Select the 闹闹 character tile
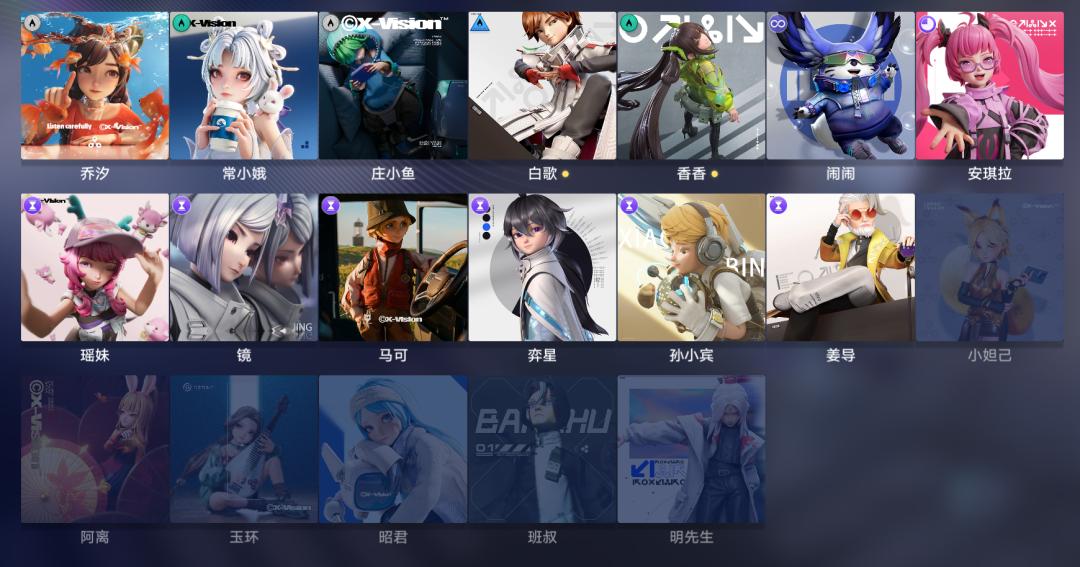 point(840,86)
